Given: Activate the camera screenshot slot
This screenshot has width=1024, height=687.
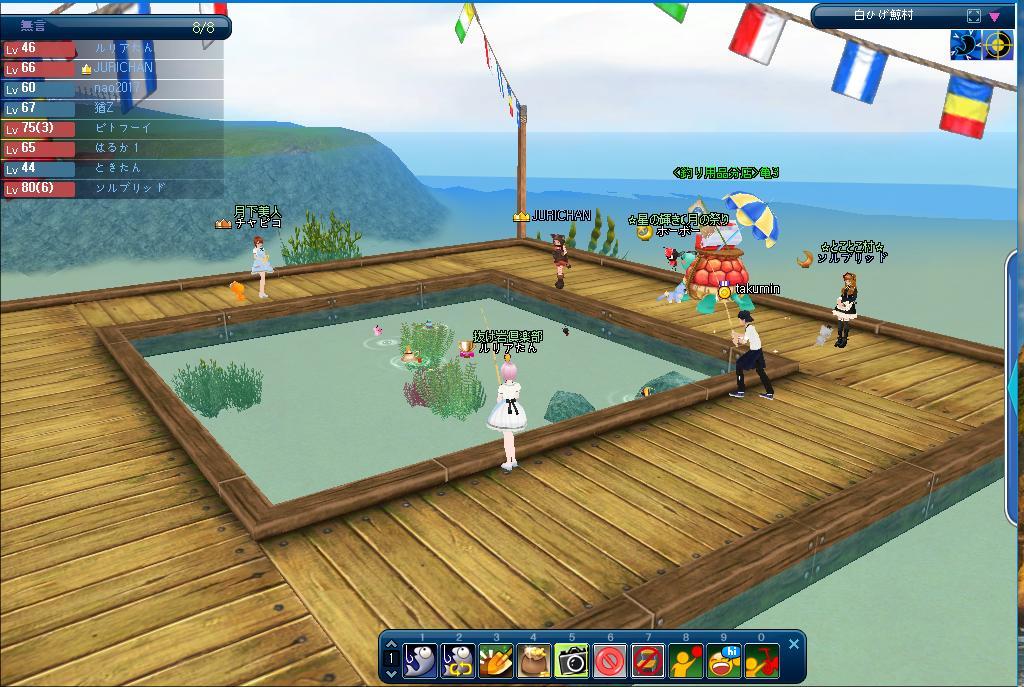Looking at the screenshot, I should [572, 660].
